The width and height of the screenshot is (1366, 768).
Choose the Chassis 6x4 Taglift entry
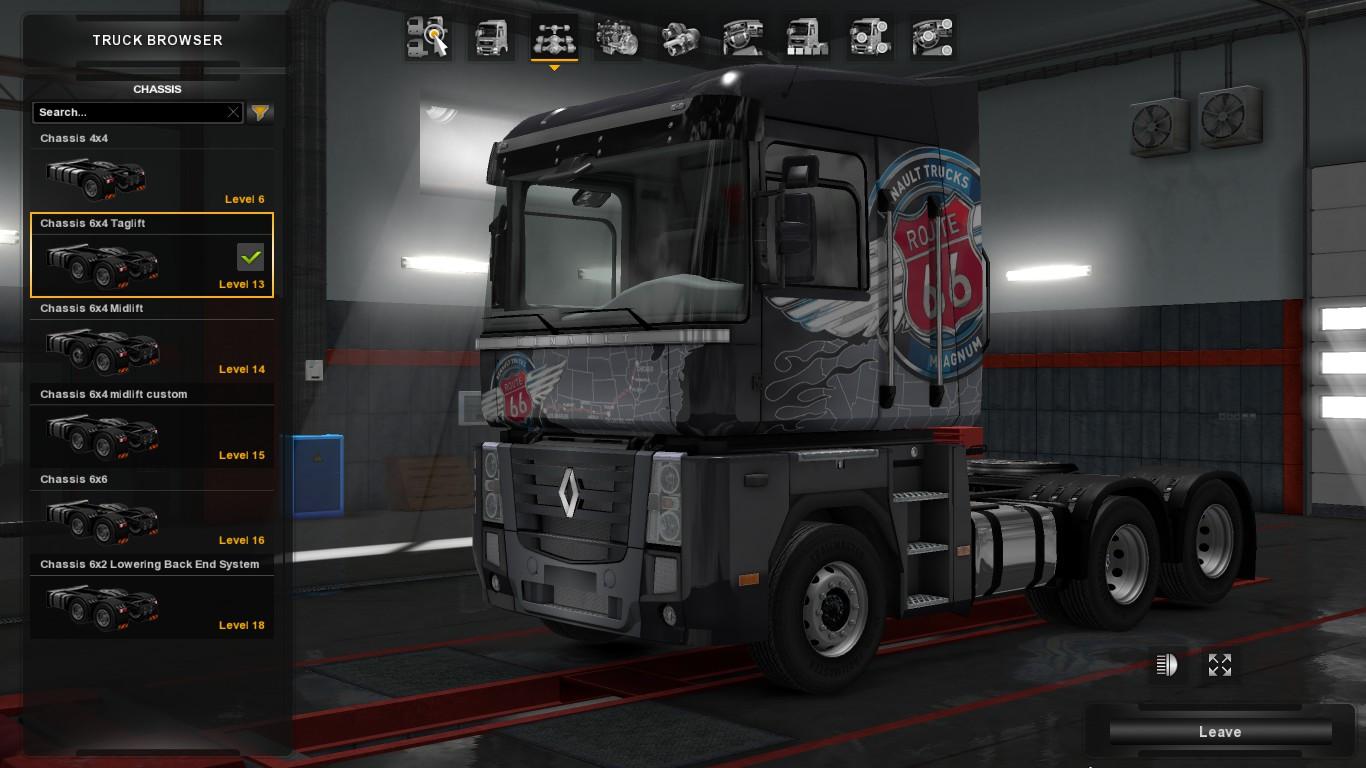(x=151, y=255)
